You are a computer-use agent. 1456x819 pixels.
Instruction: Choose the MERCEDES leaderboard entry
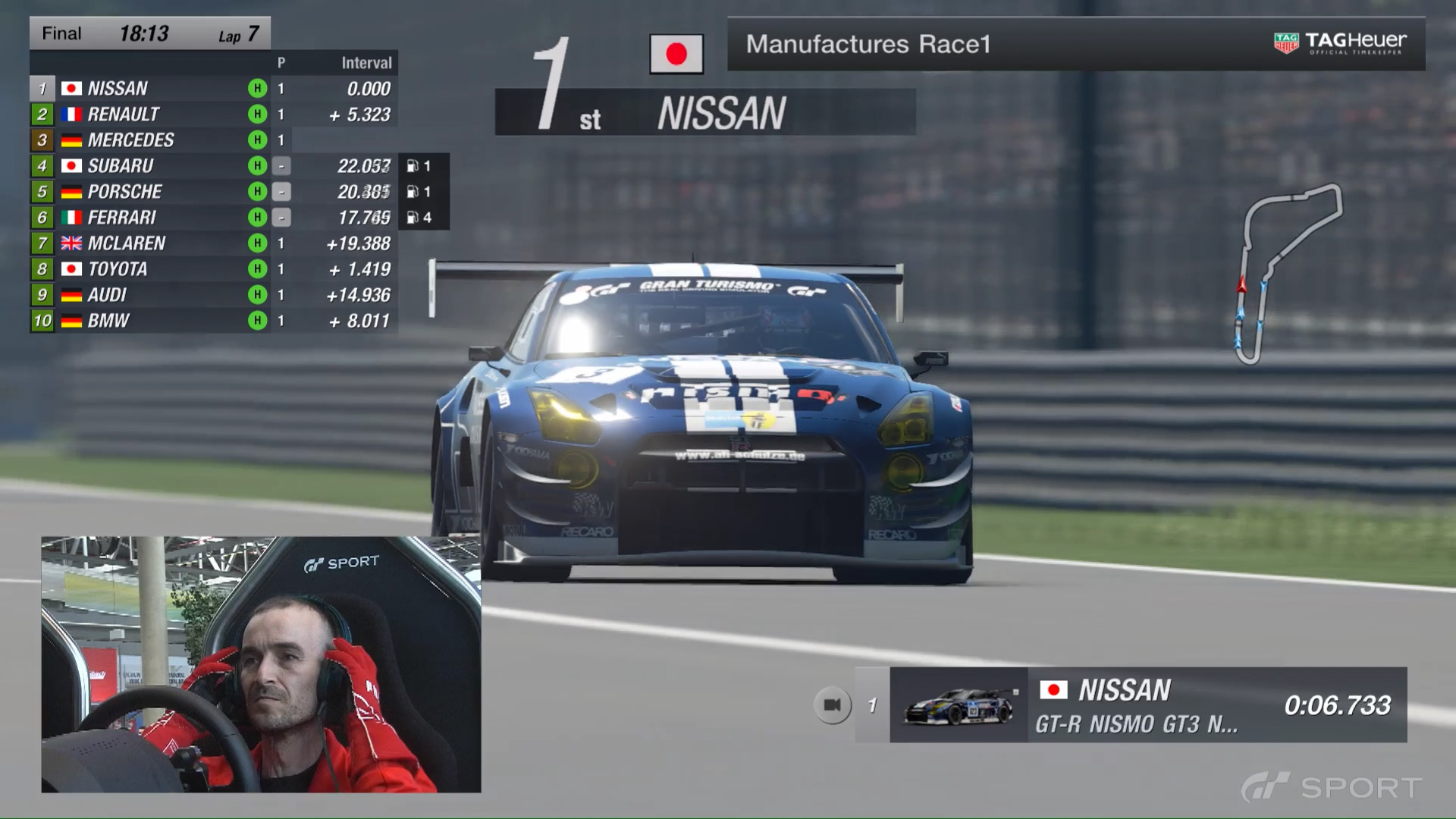tap(213, 140)
